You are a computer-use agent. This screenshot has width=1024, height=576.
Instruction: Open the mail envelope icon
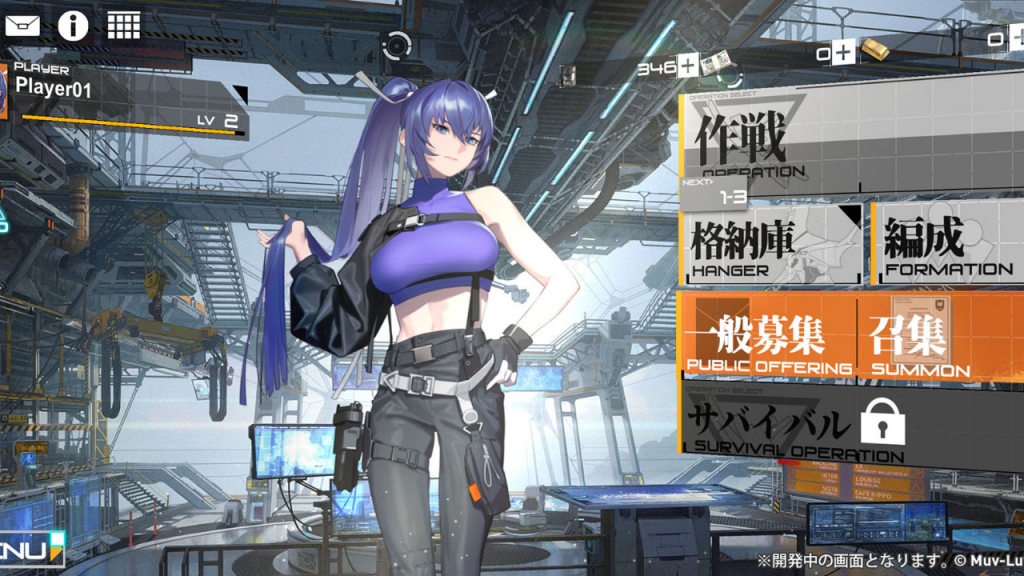[x=22, y=24]
